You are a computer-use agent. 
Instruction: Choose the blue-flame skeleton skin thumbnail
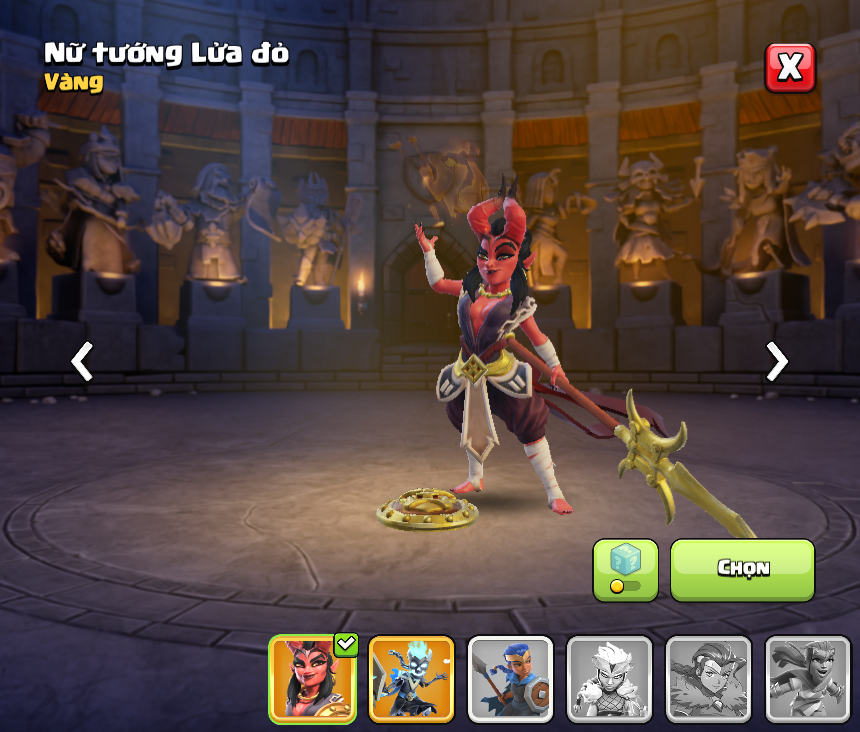(411, 679)
